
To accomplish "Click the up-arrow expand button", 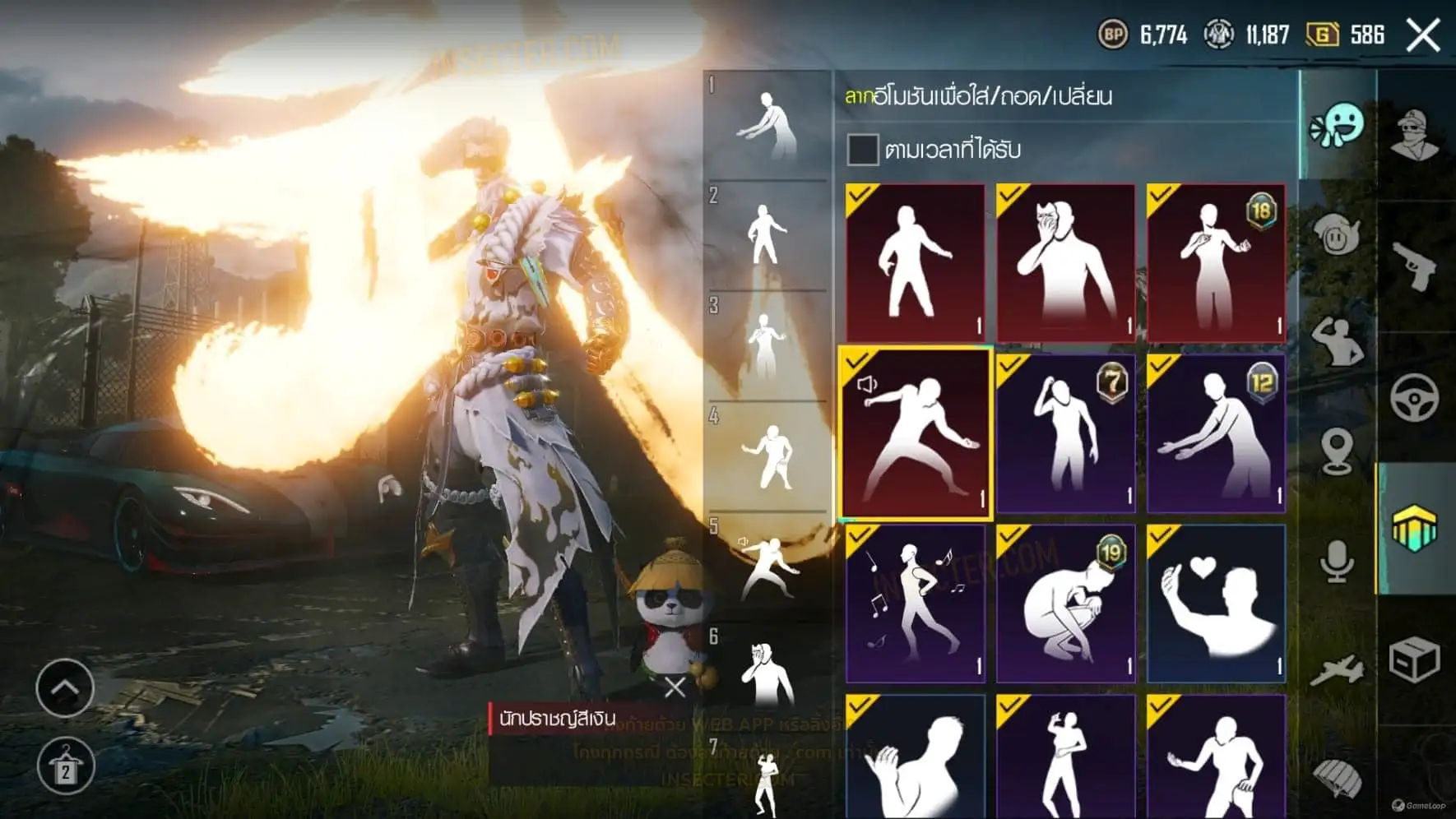I will coord(65,687).
